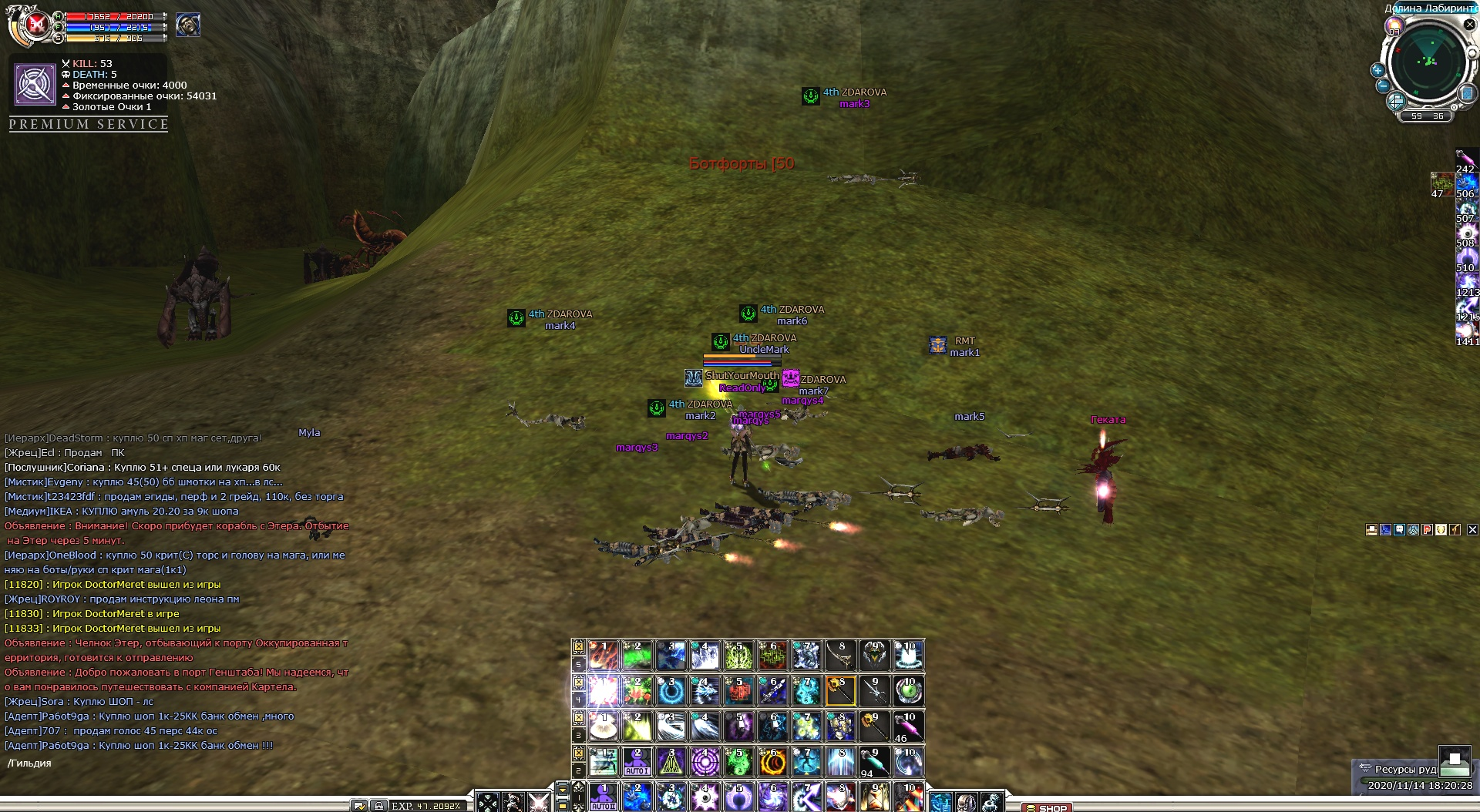Activate the purple triangle skill
Image resolution: width=1480 pixels, height=812 pixels.
point(671,761)
